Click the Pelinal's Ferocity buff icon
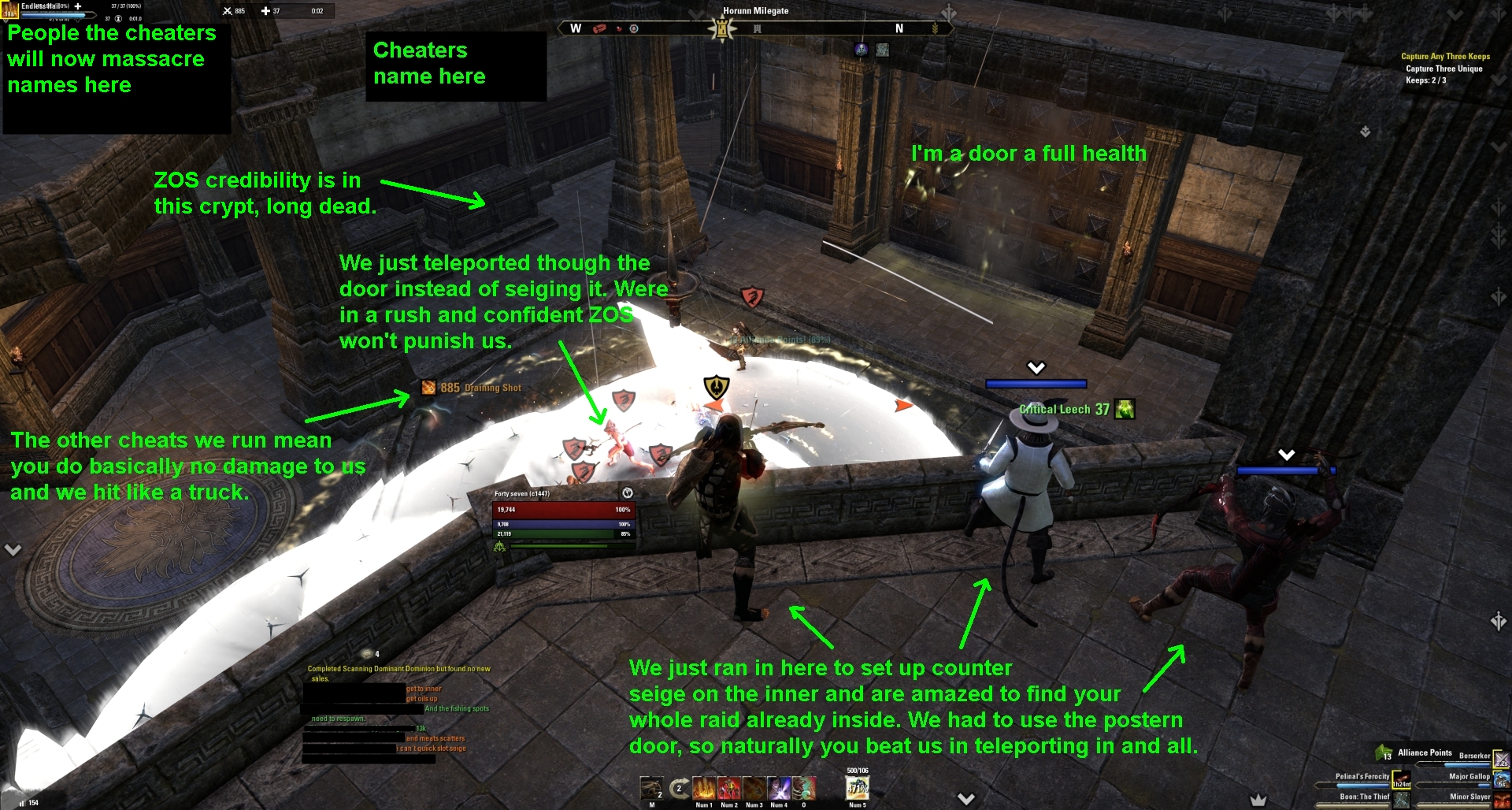Image resolution: width=1512 pixels, height=810 pixels. click(x=1402, y=781)
